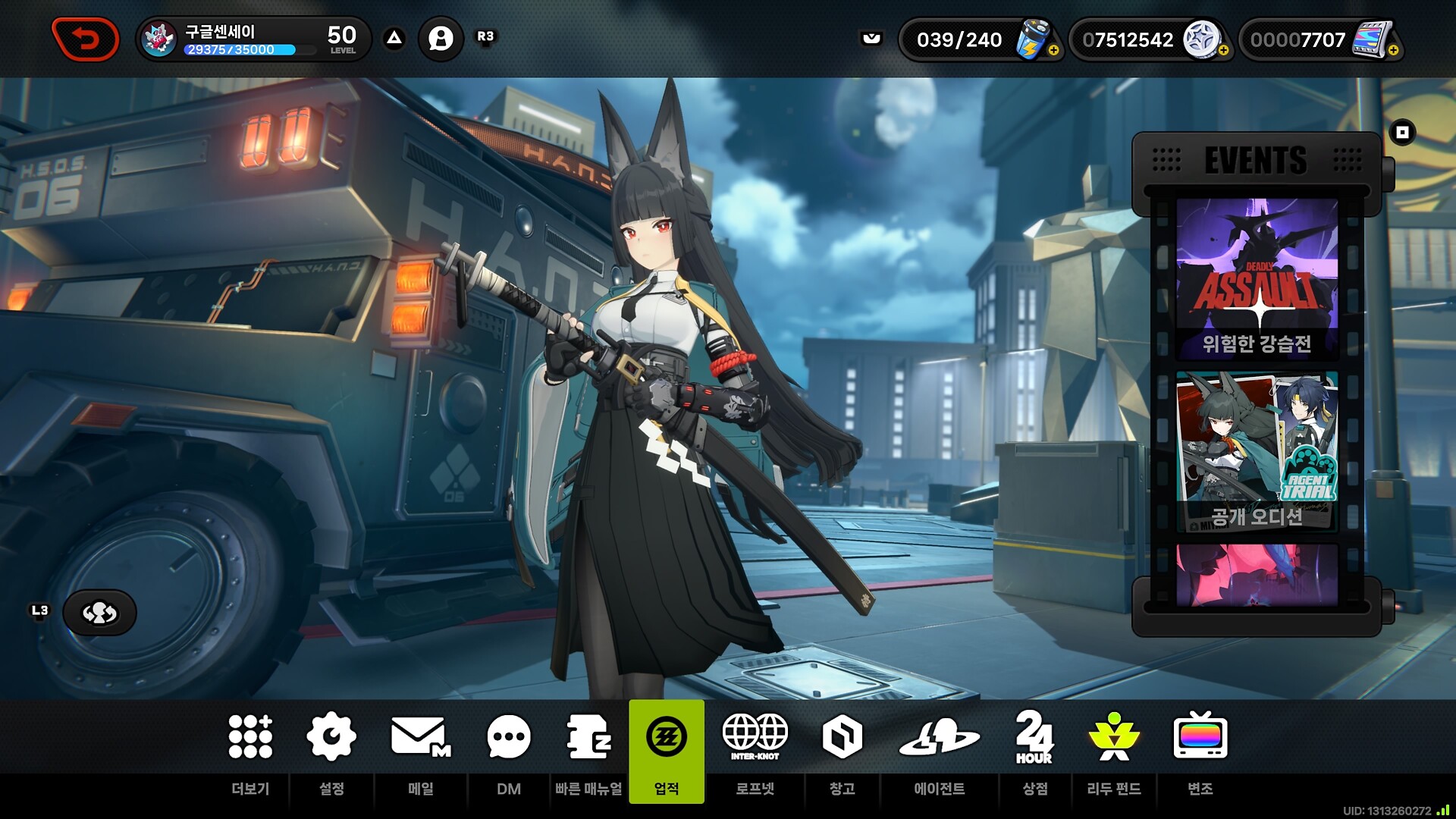Open the 에이전트 agents menu
The image size is (1456, 819).
point(939,751)
